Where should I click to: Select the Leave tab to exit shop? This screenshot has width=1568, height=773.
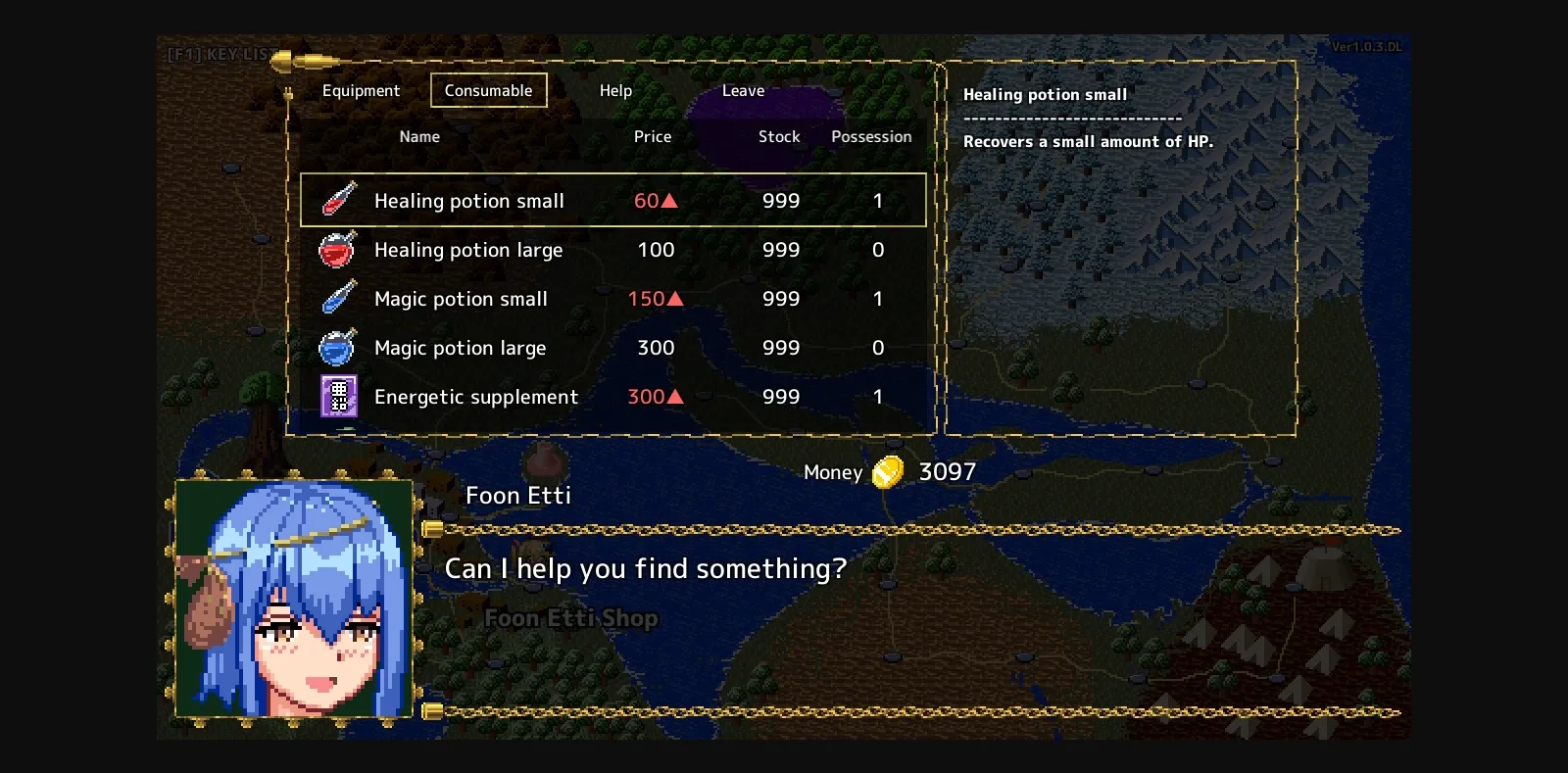pos(742,90)
